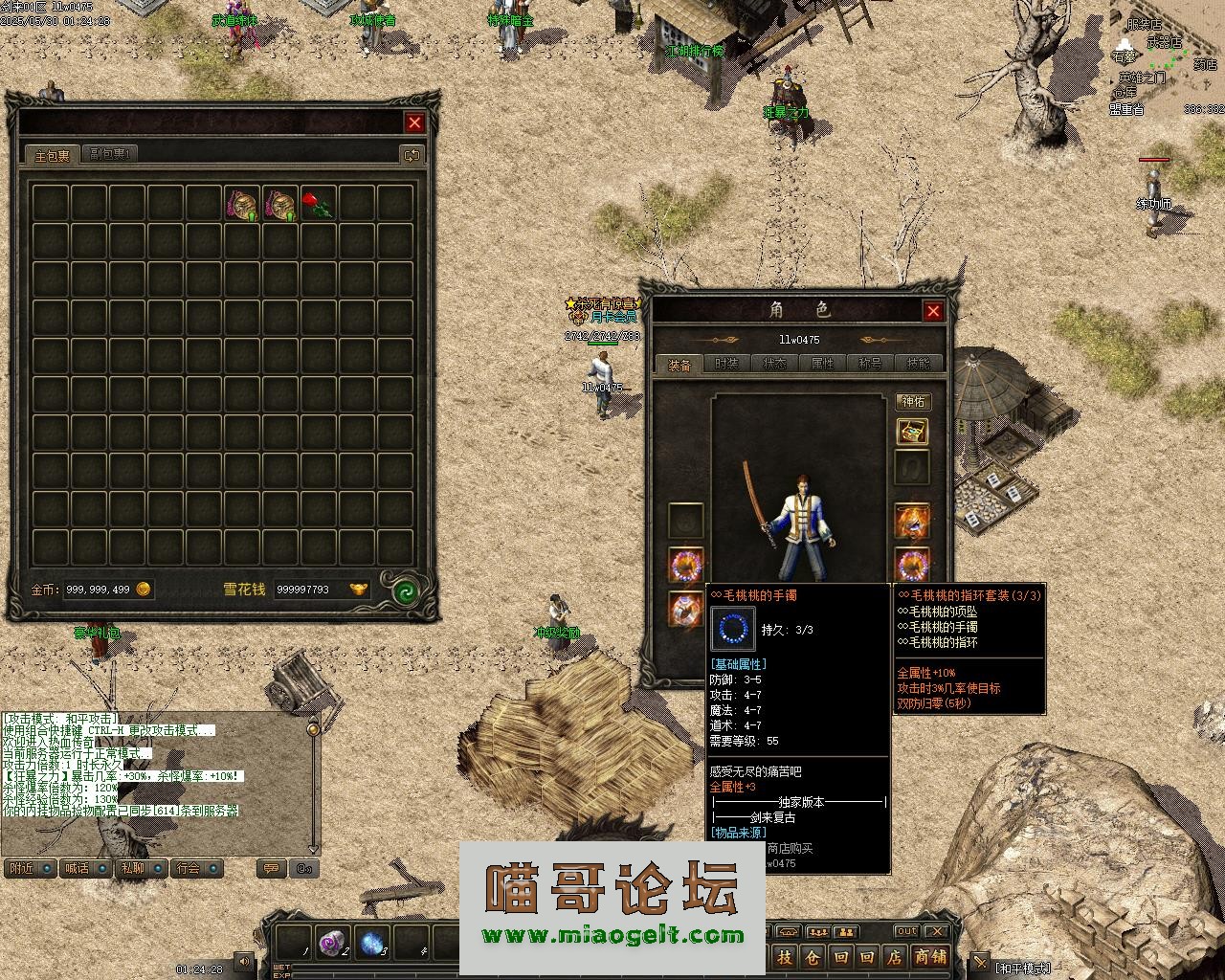Screen dimensions: 1225x980
Task: Select the red rose item
Action: 318,204
